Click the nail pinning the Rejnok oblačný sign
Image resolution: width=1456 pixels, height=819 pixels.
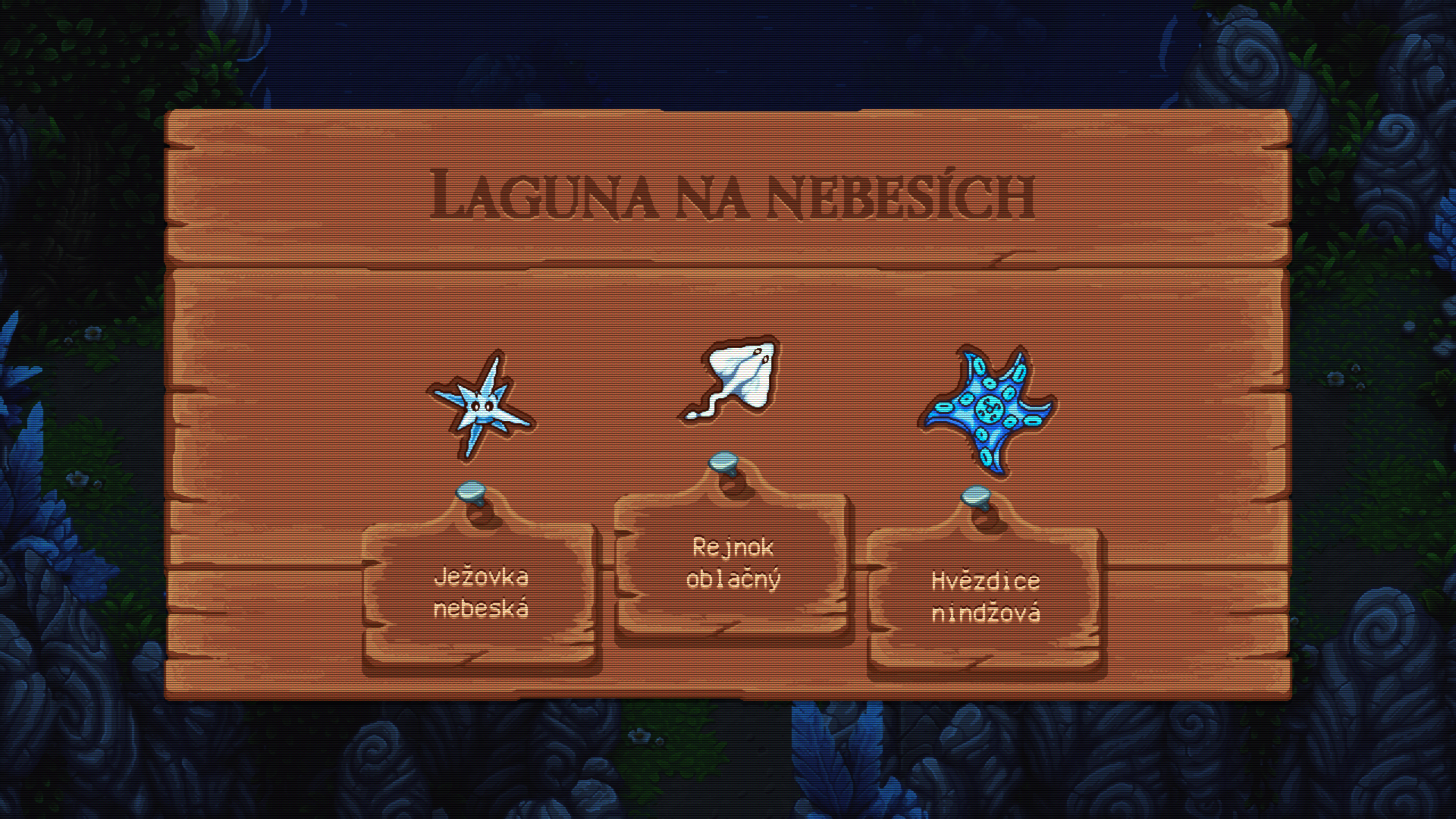coord(724,463)
